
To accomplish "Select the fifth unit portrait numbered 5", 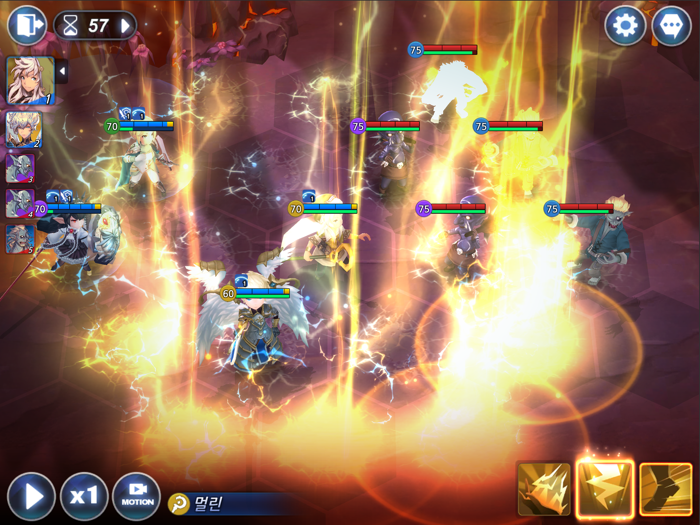I will [20, 239].
